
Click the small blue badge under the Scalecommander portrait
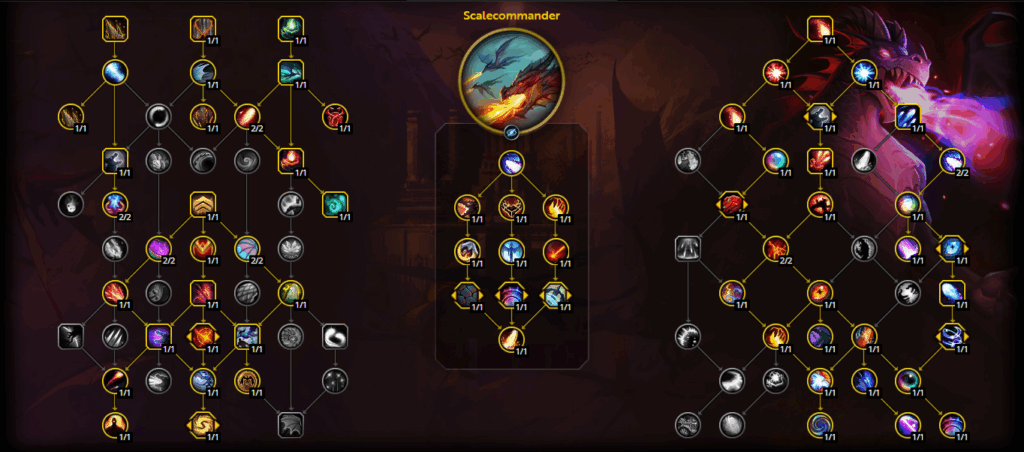(511, 130)
